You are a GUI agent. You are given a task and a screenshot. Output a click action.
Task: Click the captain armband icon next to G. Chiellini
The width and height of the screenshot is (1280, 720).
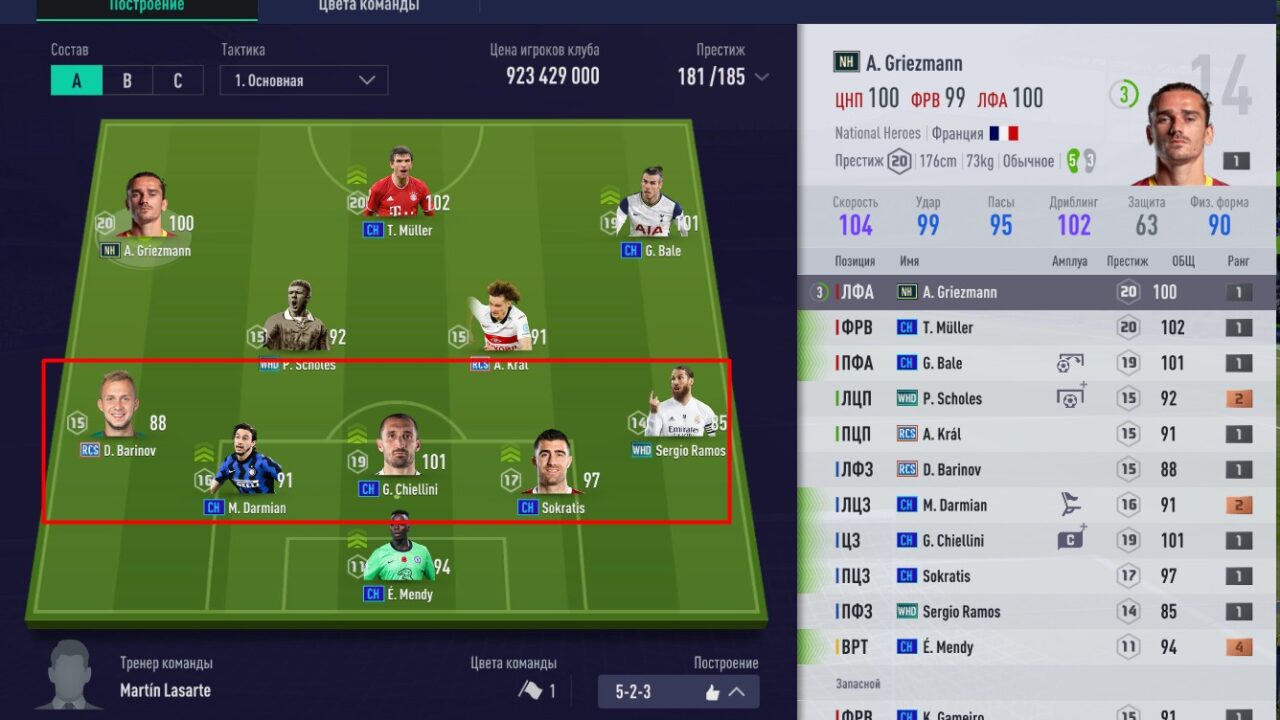click(1070, 540)
